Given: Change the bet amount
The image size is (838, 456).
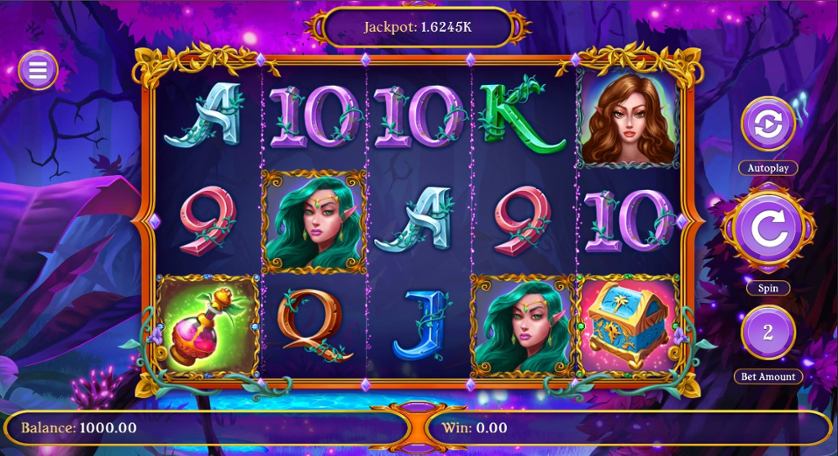Looking at the screenshot, I should [x=767, y=333].
